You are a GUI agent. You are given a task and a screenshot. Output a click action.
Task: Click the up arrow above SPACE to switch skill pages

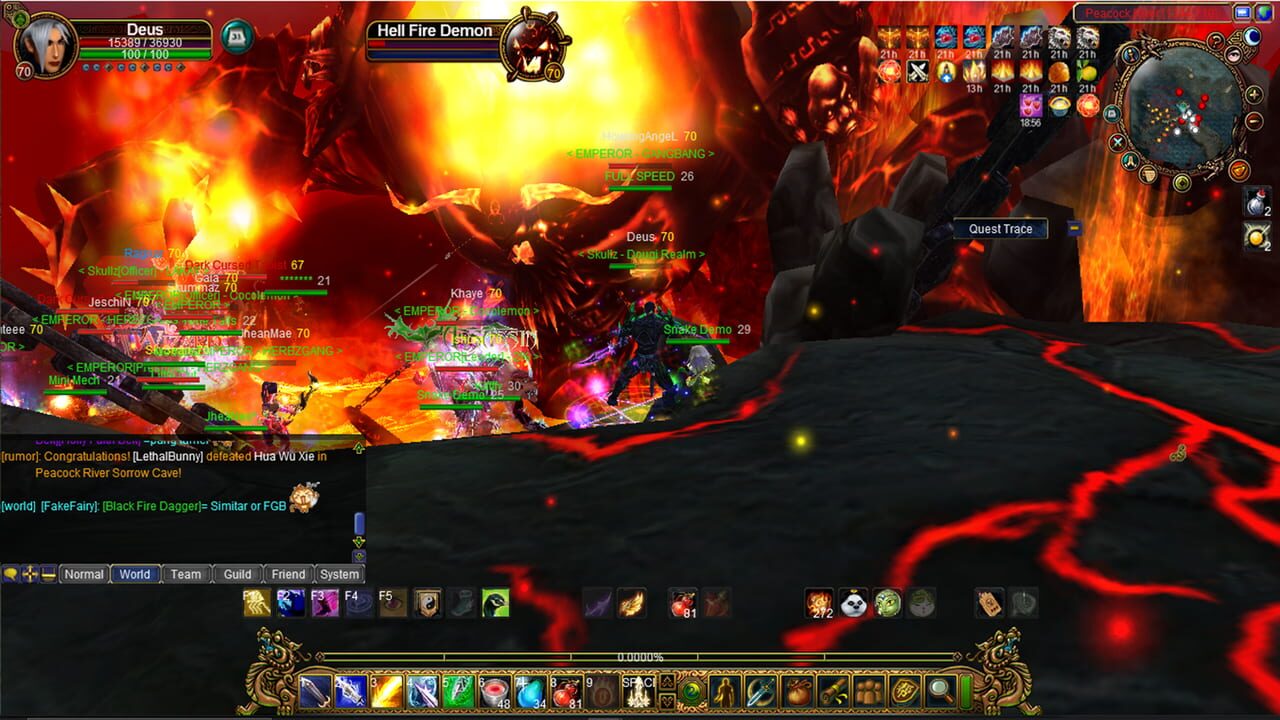point(668,680)
